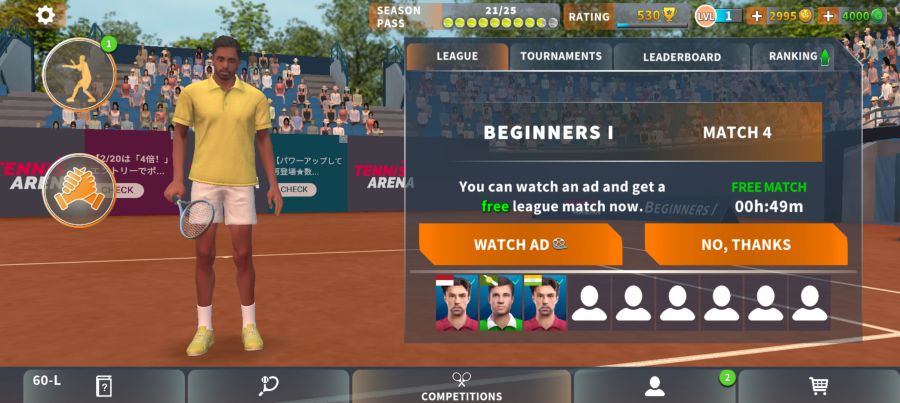Select the first league opponent portrait
The height and width of the screenshot is (403, 900).
pyautogui.click(x=456, y=303)
